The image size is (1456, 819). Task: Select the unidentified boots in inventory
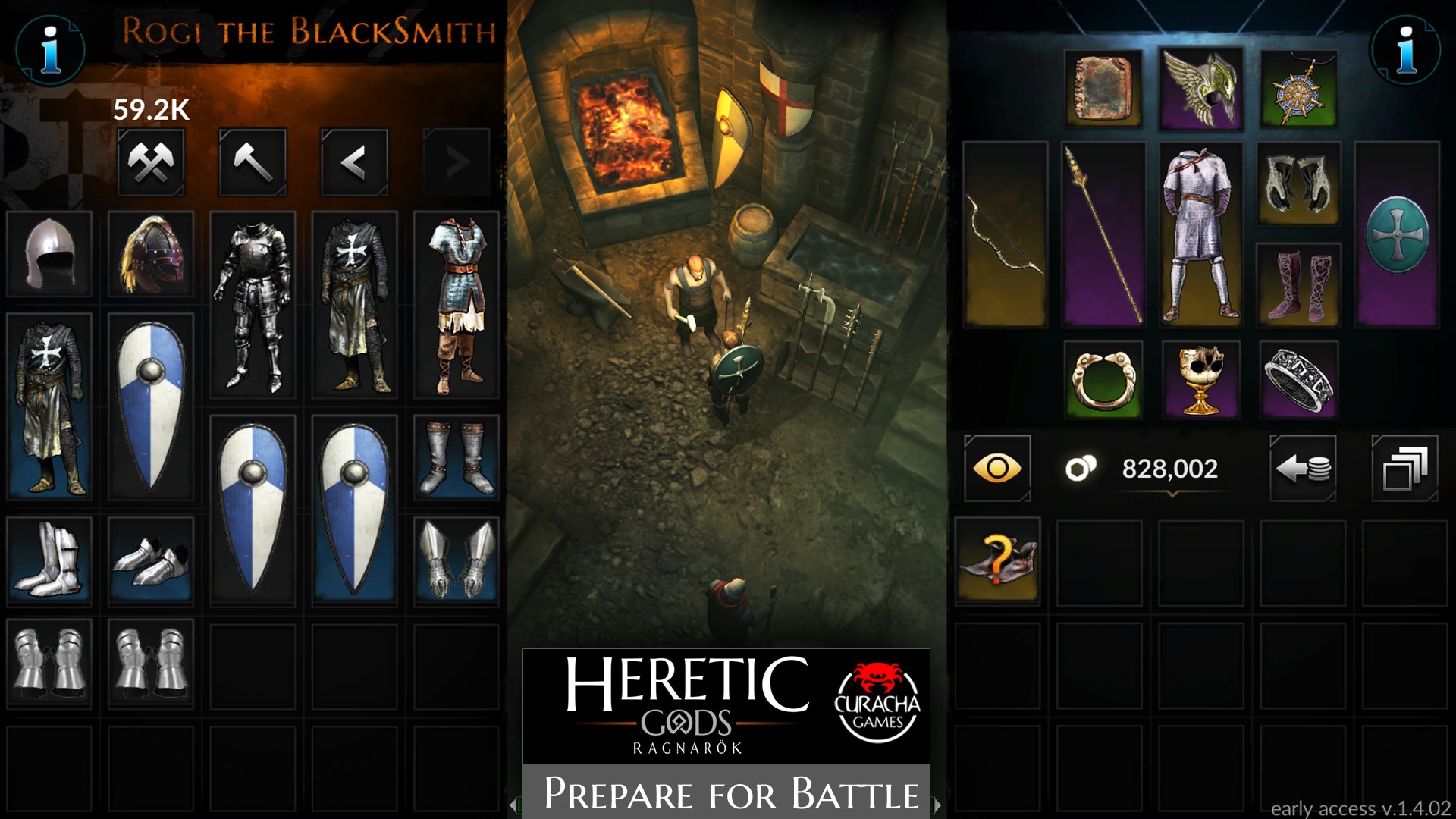[997, 561]
